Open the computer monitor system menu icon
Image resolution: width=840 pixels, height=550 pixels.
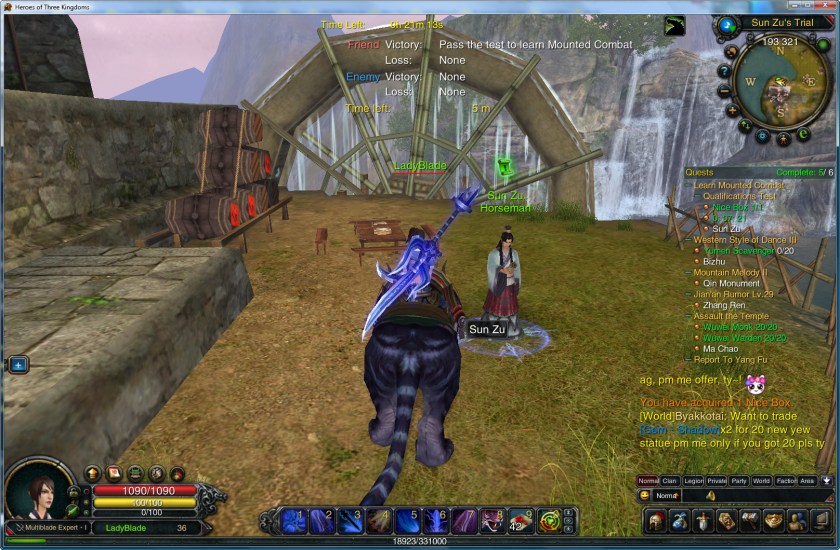pos(820,520)
